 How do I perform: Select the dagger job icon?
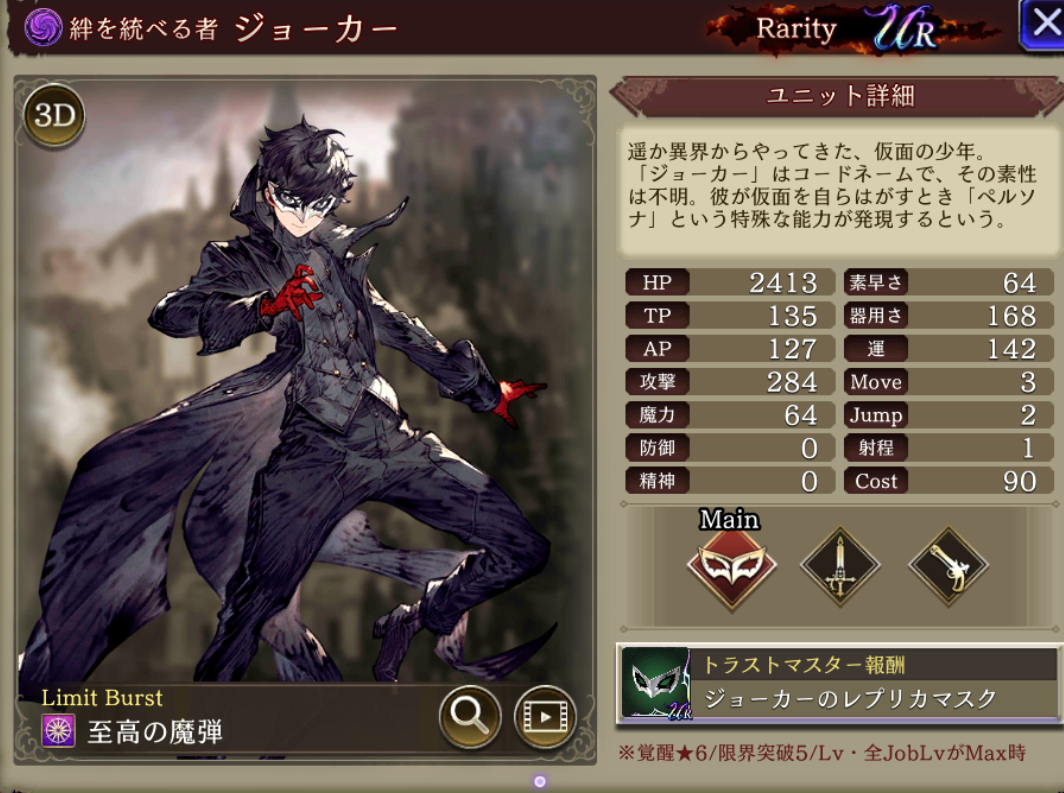click(840, 567)
